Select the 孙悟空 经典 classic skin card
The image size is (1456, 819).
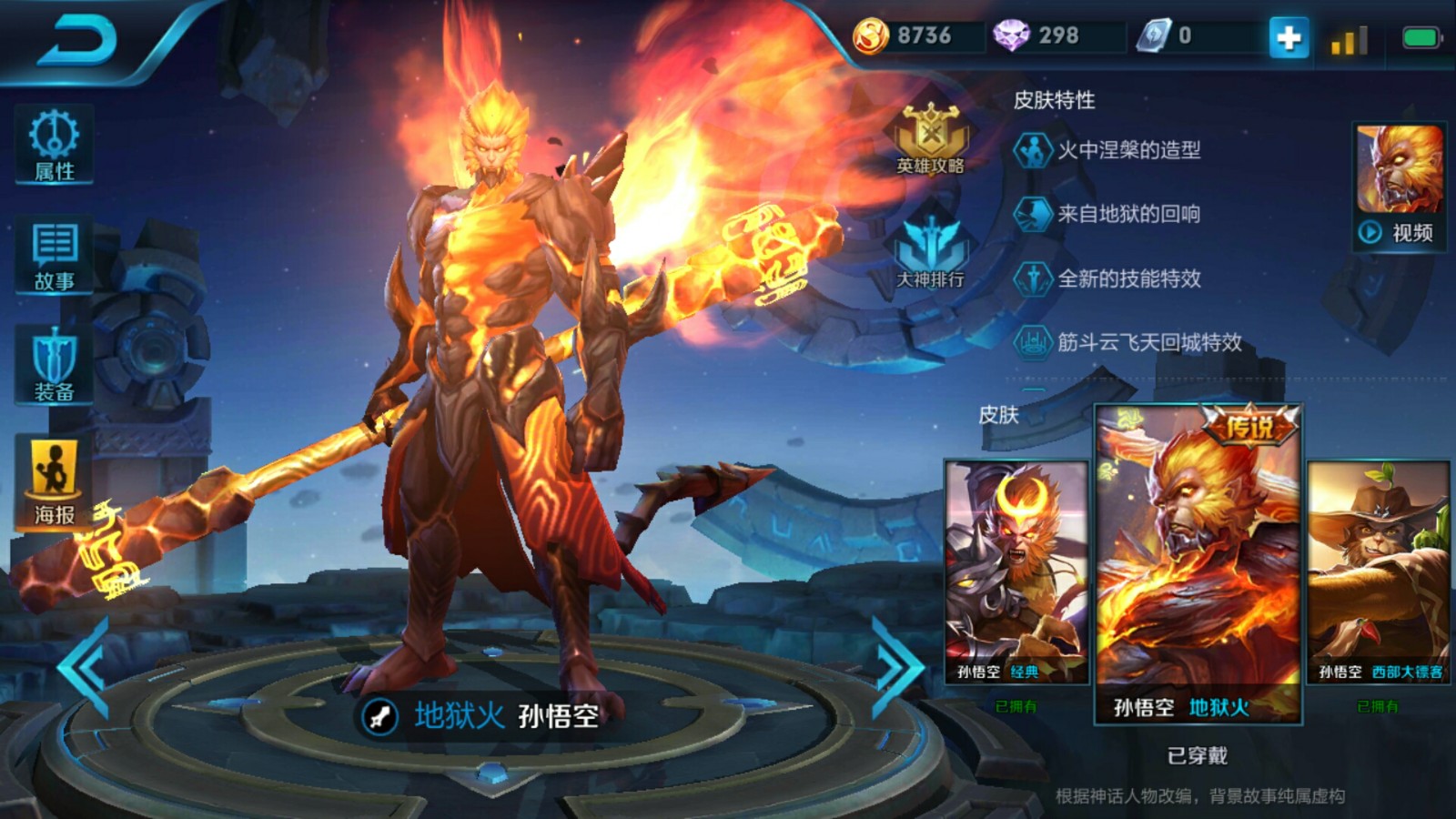(x=1016, y=571)
